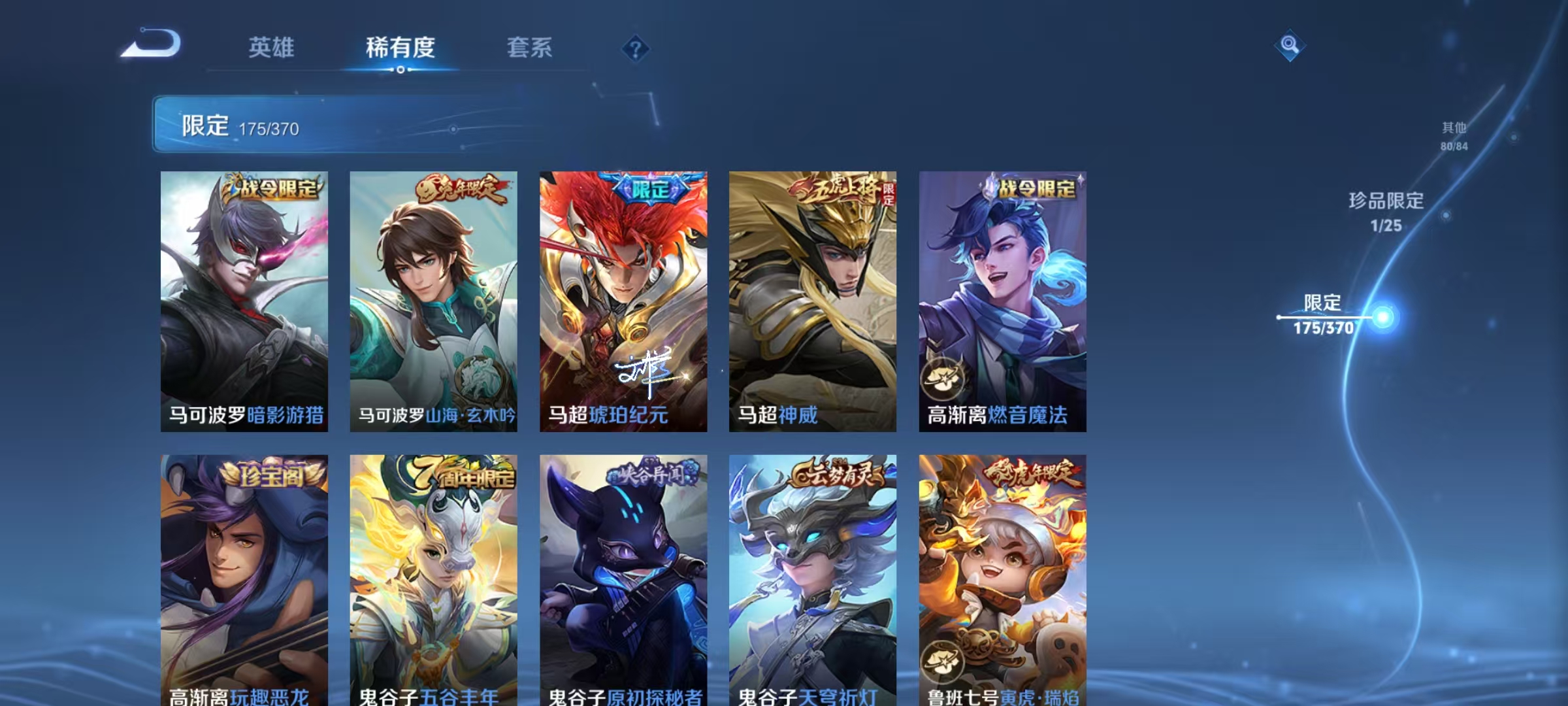Select the 稀有度 tab
The height and width of the screenshot is (706, 1568).
click(401, 48)
